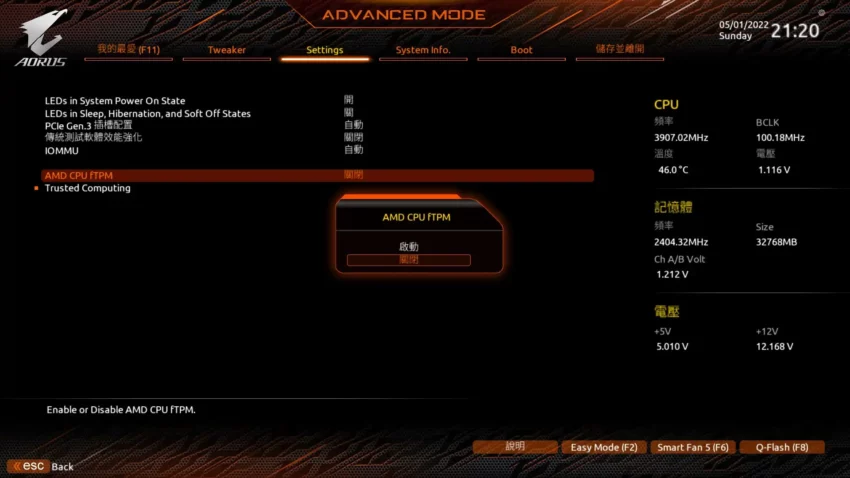Go to the 儲存並離開 tab
This screenshot has height=478, width=850.
[619, 49]
